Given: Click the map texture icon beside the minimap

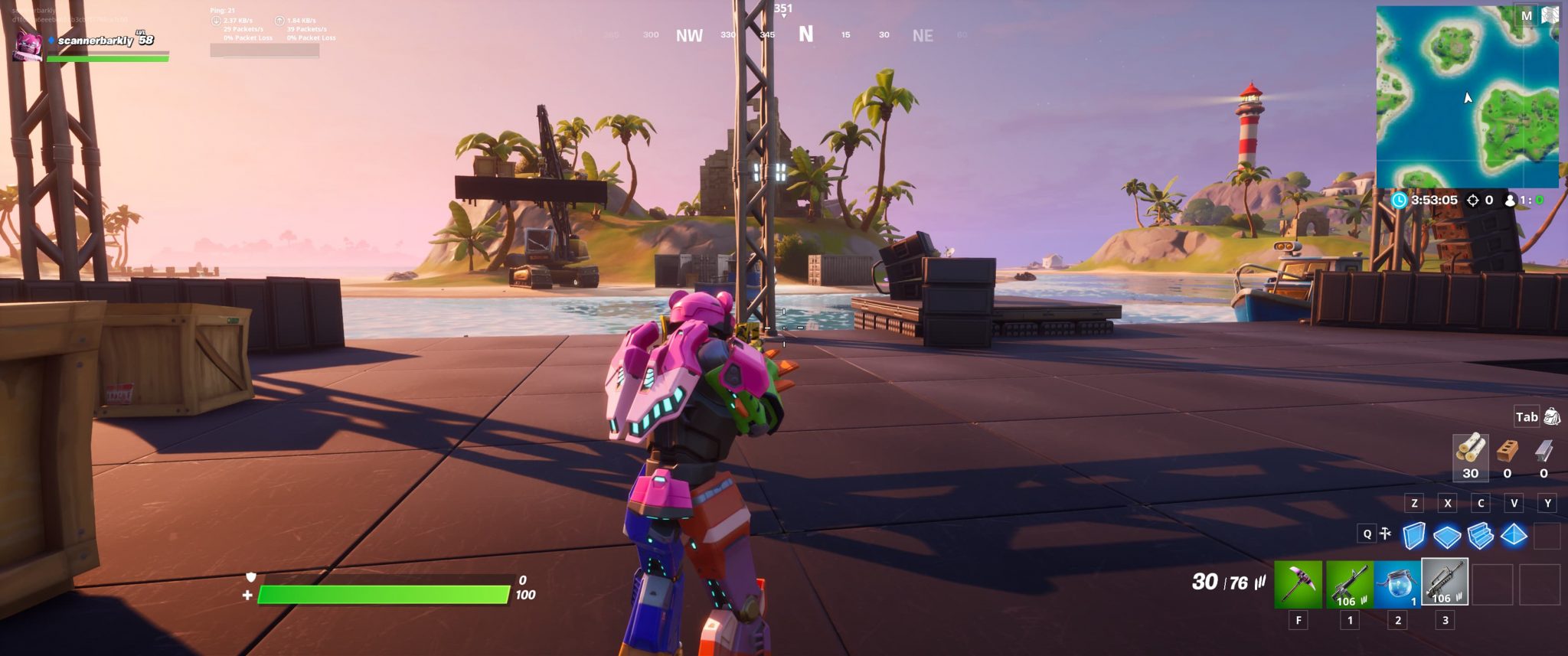Looking at the screenshot, I should click(1550, 14).
